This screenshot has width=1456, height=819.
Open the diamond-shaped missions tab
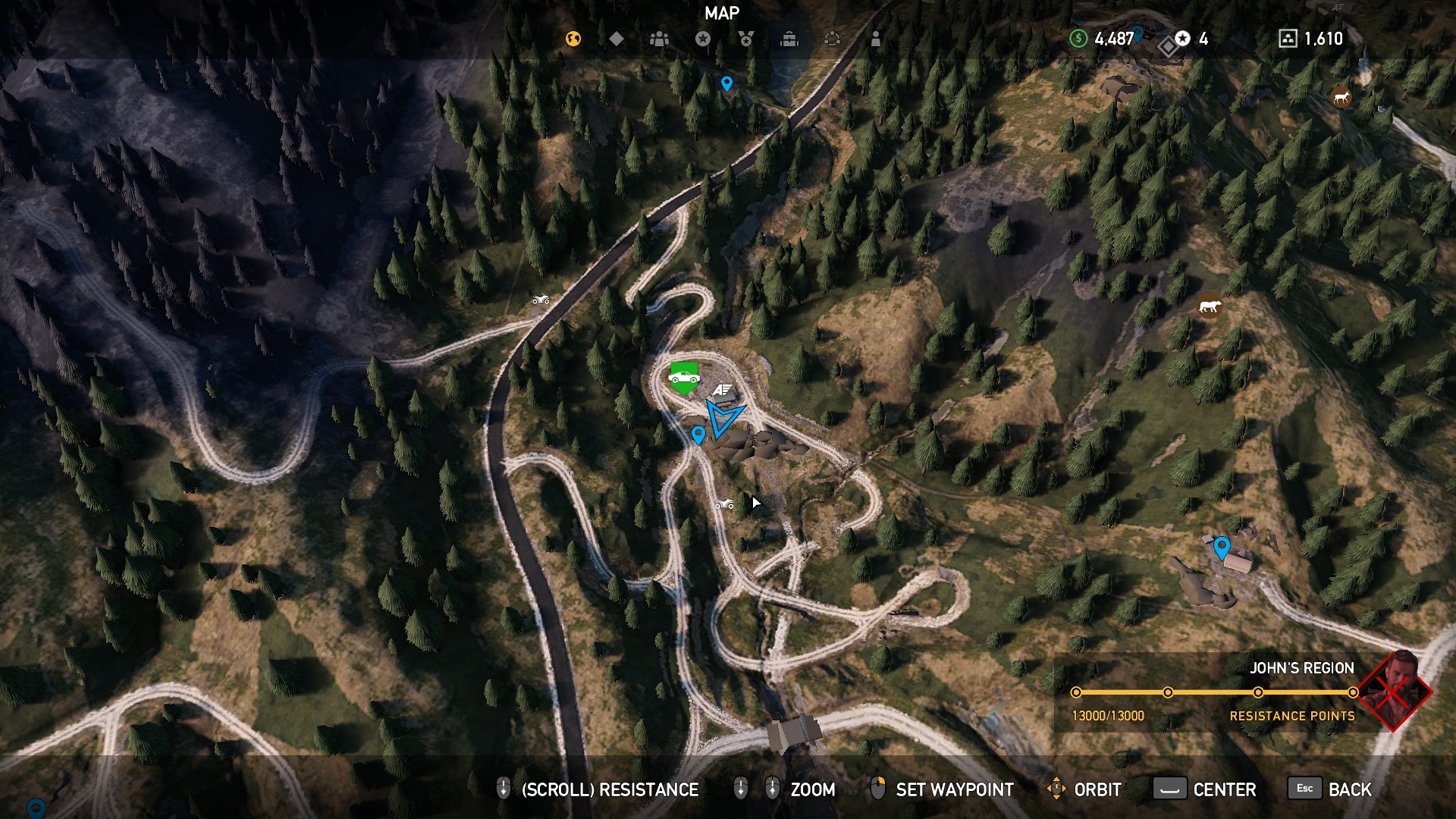coord(617,39)
